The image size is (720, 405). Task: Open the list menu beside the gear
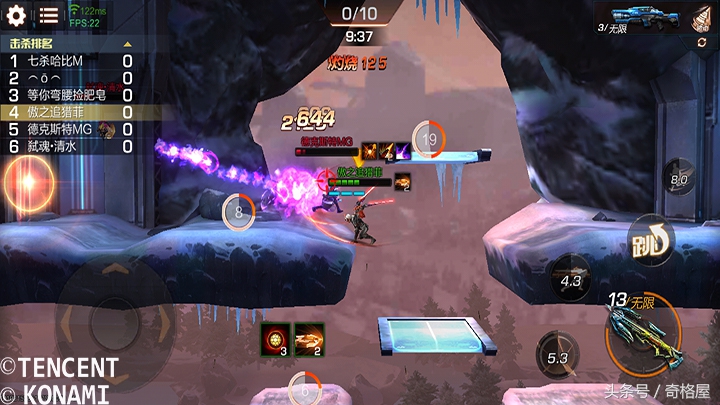click(49, 15)
